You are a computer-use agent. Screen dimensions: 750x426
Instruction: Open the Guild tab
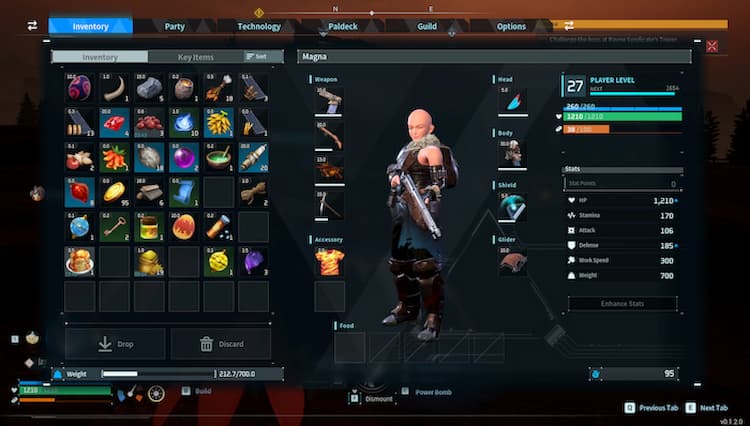[427, 26]
